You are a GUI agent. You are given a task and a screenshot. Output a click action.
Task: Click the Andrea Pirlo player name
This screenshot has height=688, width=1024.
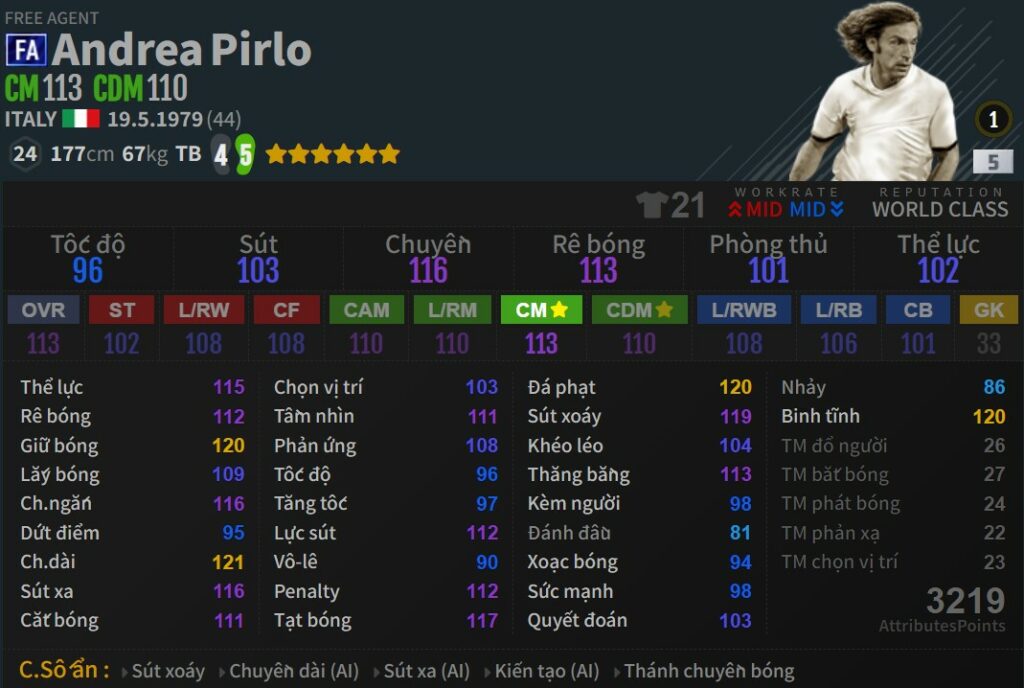click(x=182, y=50)
